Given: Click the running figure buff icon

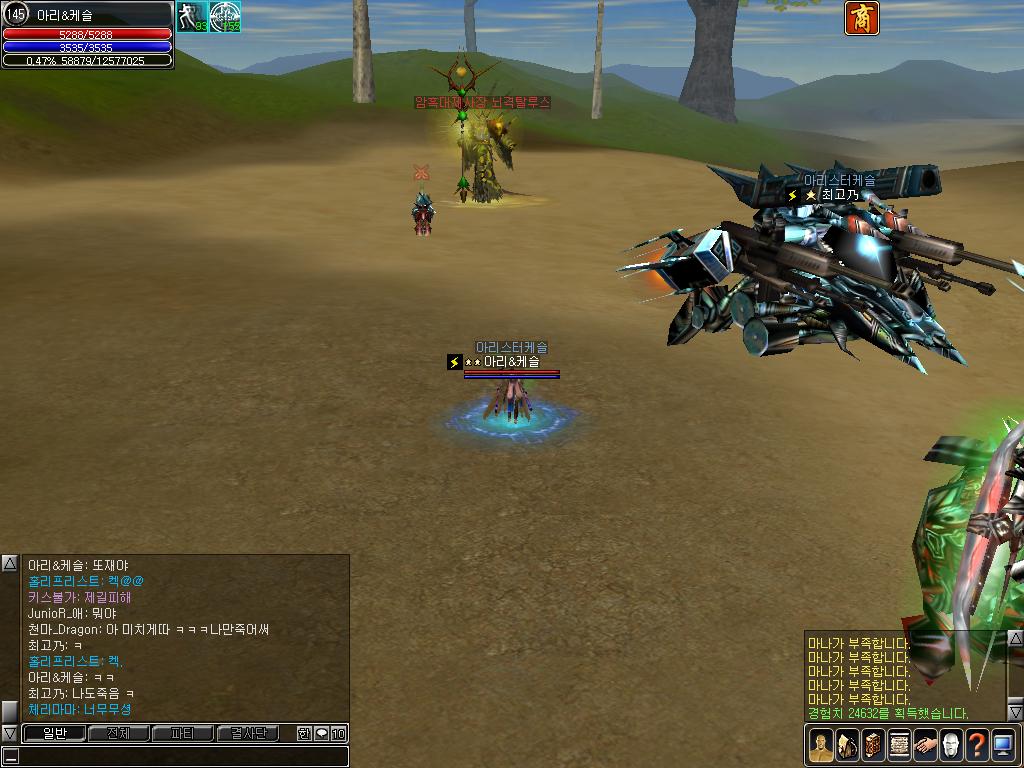Looking at the screenshot, I should [x=192, y=16].
